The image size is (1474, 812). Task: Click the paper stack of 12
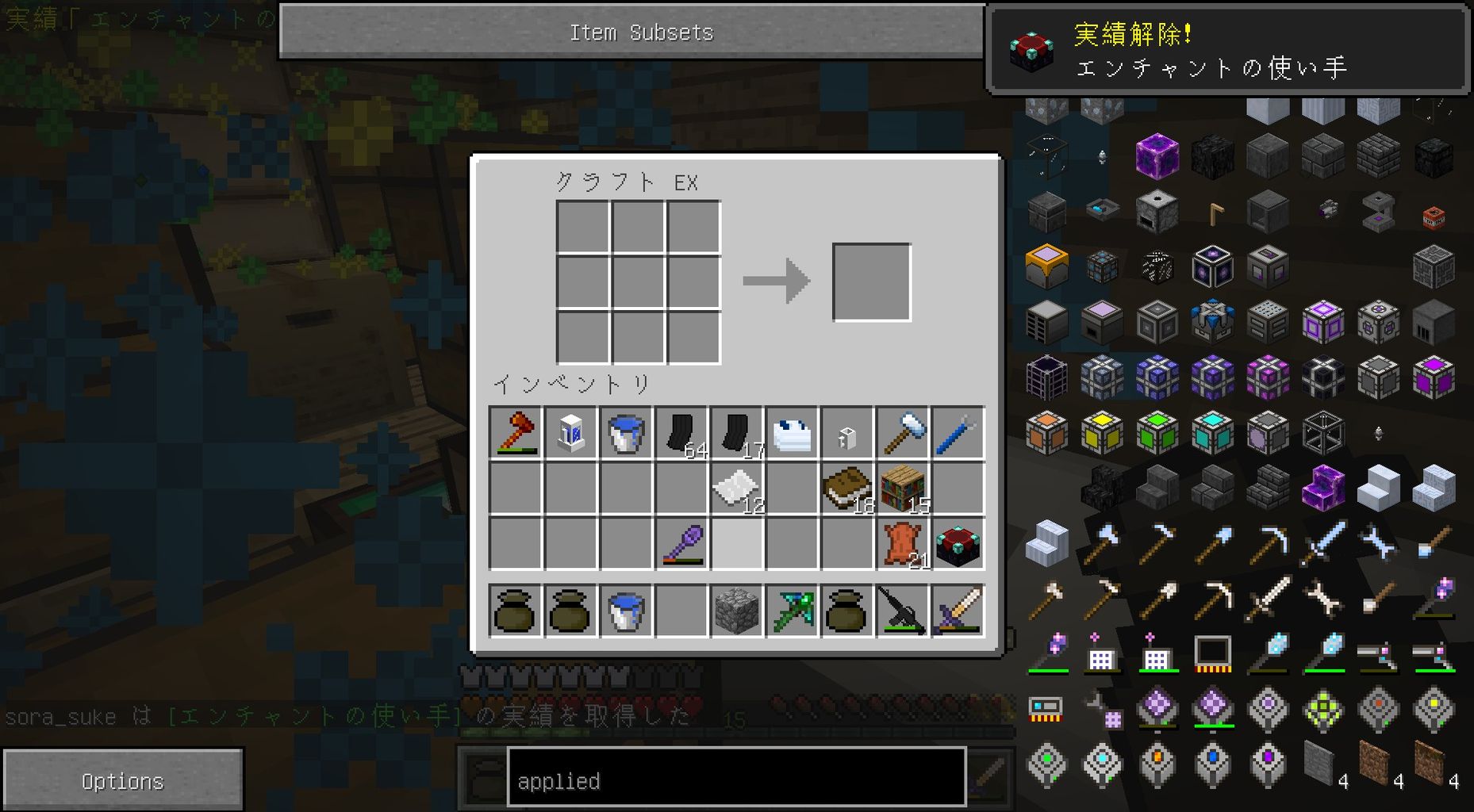[x=738, y=488]
